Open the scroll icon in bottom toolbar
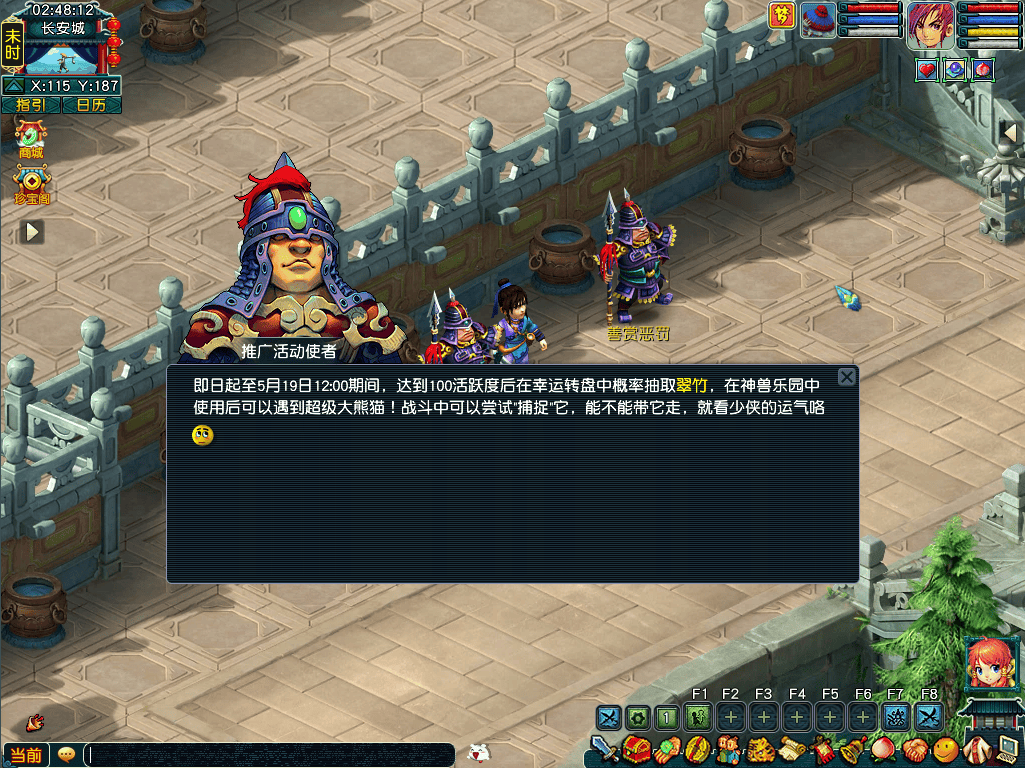The height and width of the screenshot is (768, 1025). click(793, 749)
